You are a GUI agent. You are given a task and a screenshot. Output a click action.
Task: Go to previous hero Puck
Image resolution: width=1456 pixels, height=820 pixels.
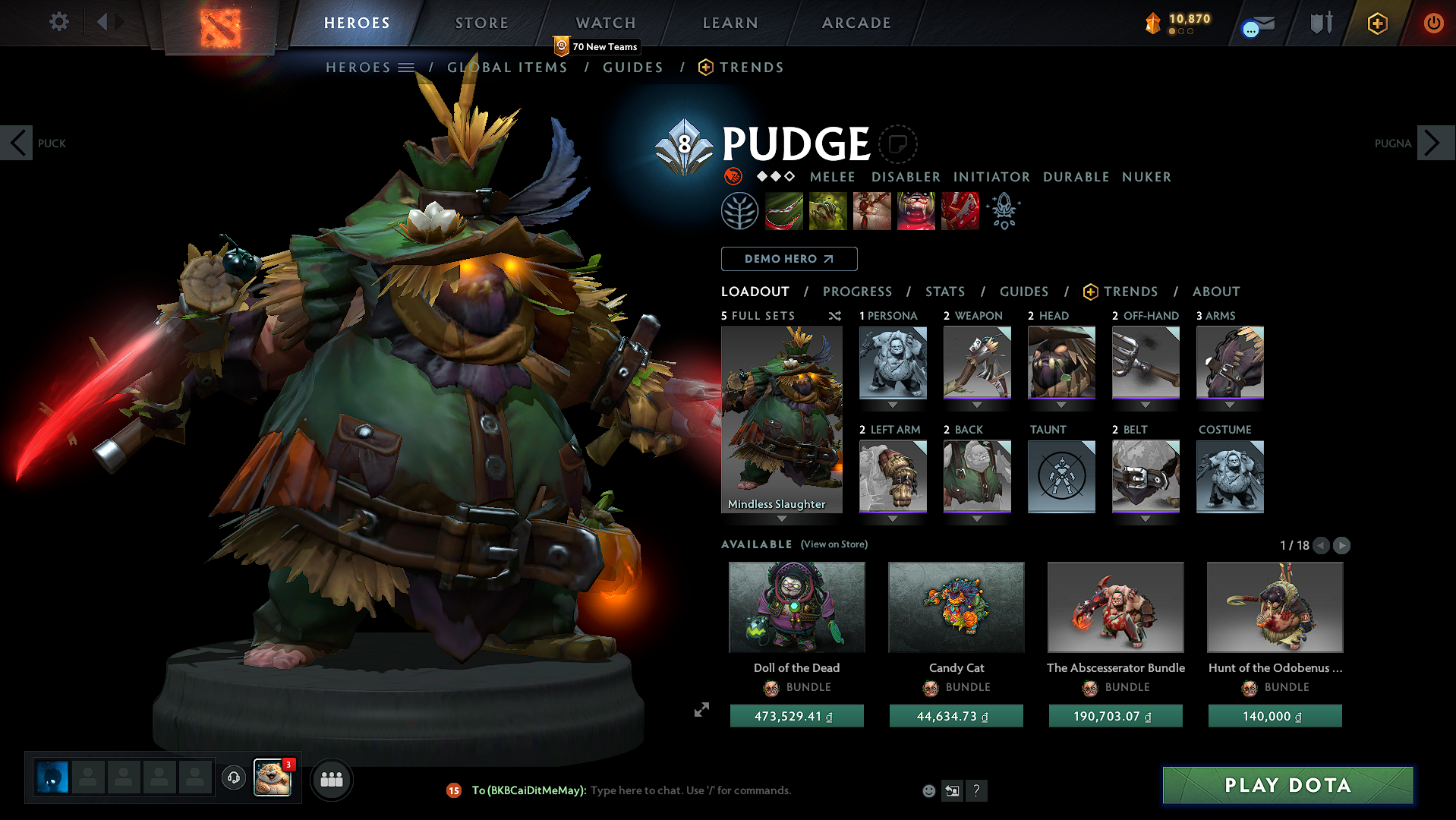click(17, 143)
